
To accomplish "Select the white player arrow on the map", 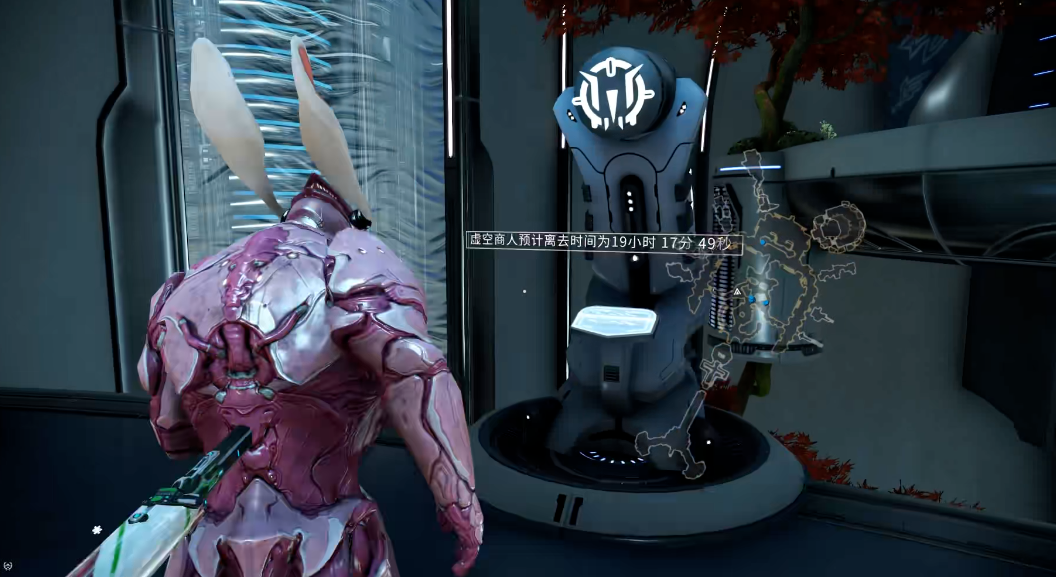I will 737,291.
